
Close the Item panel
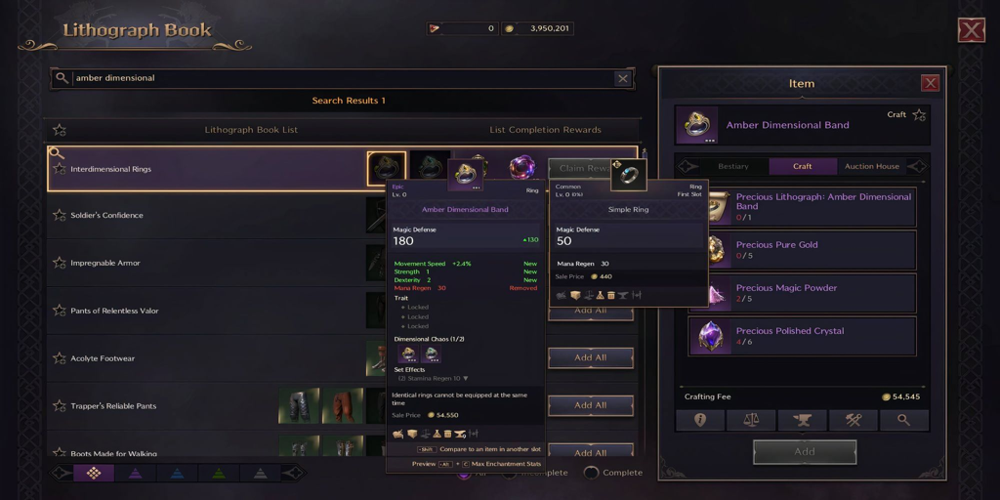[x=930, y=84]
